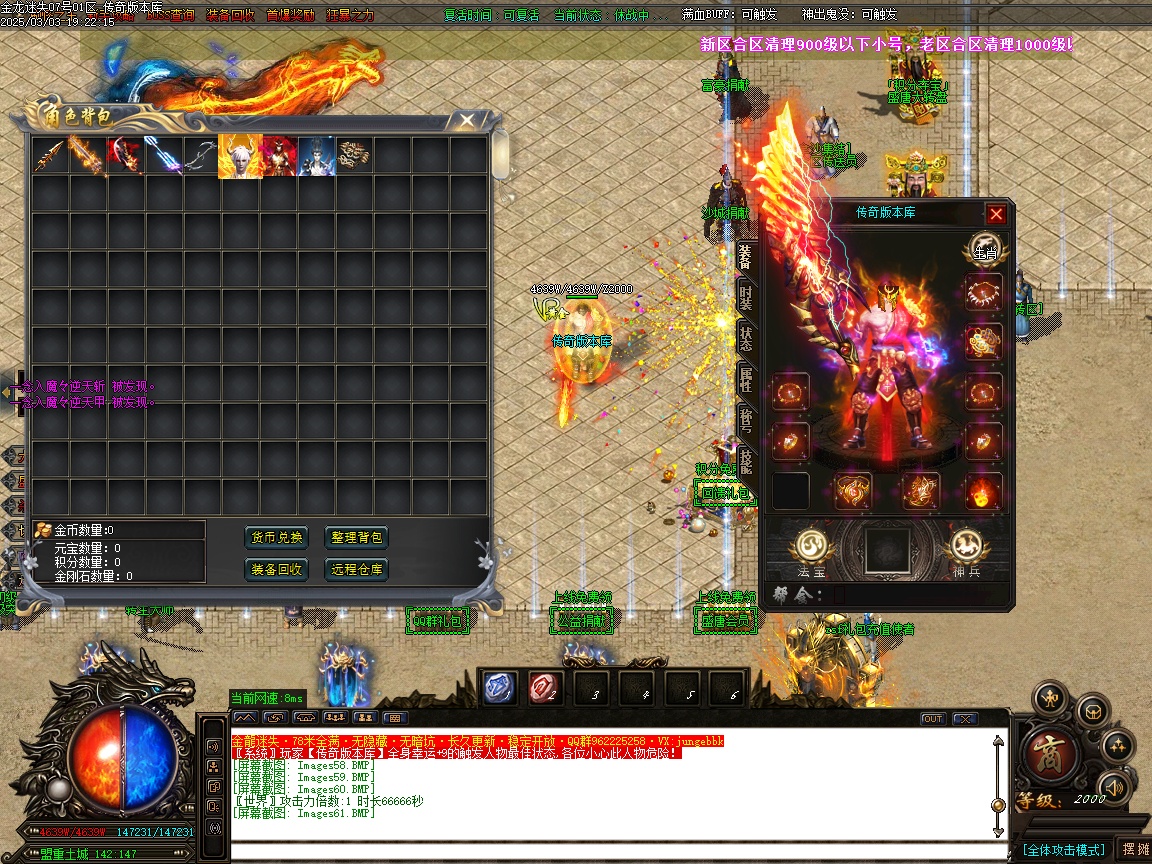Open the 神兵 divine weapon button

click(x=965, y=549)
